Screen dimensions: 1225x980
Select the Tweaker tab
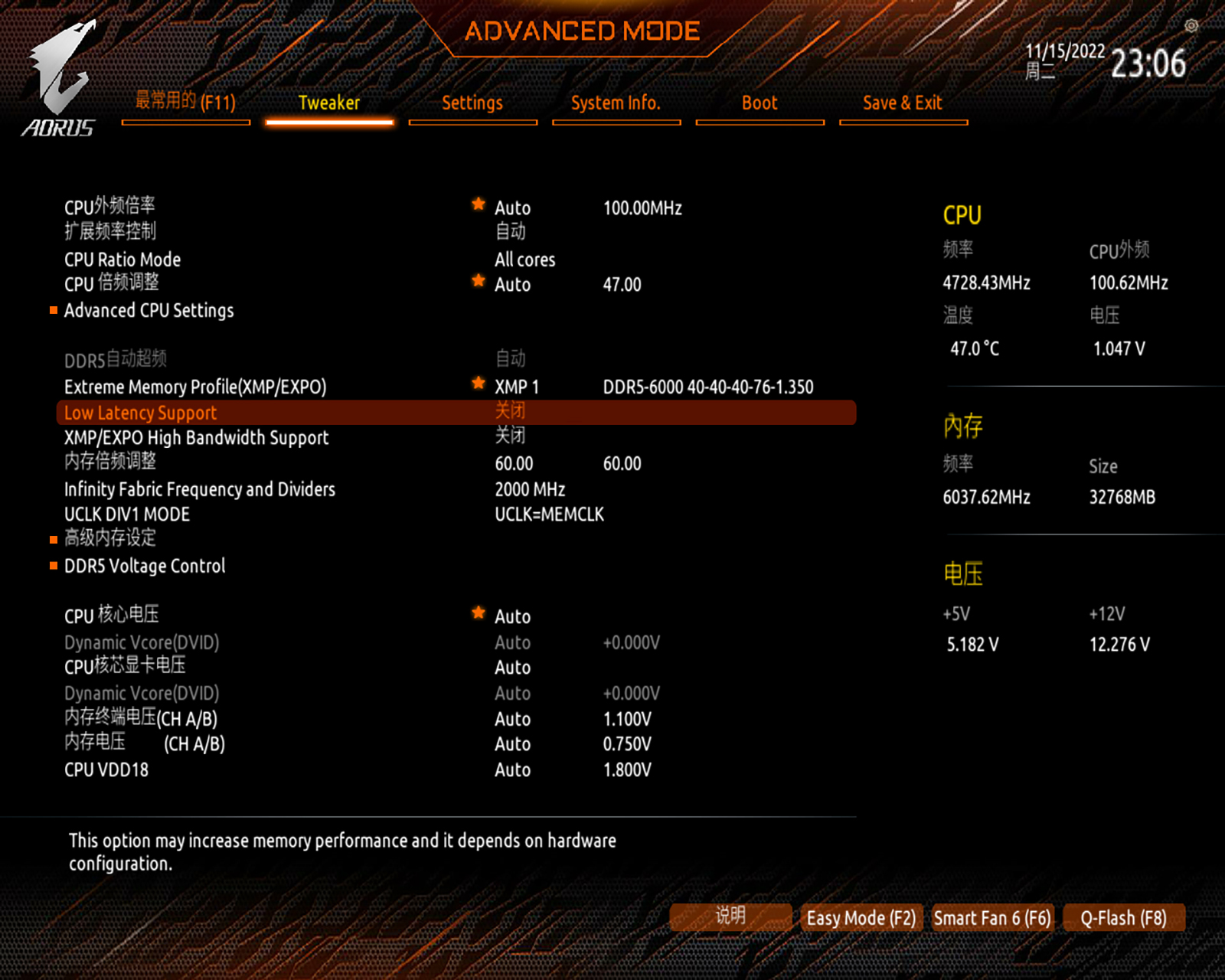pyautogui.click(x=329, y=103)
